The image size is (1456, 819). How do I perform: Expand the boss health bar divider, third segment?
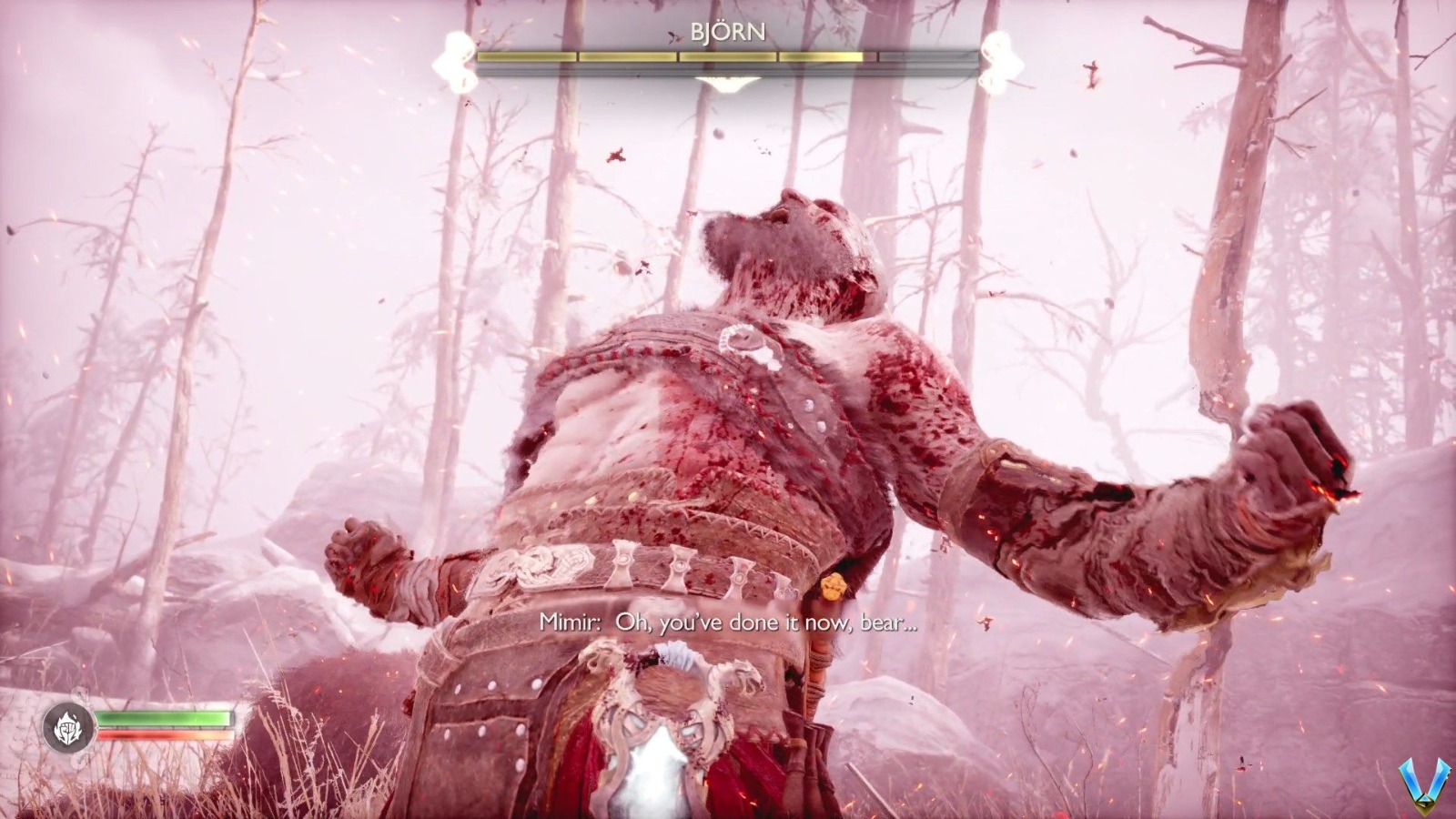point(728,56)
